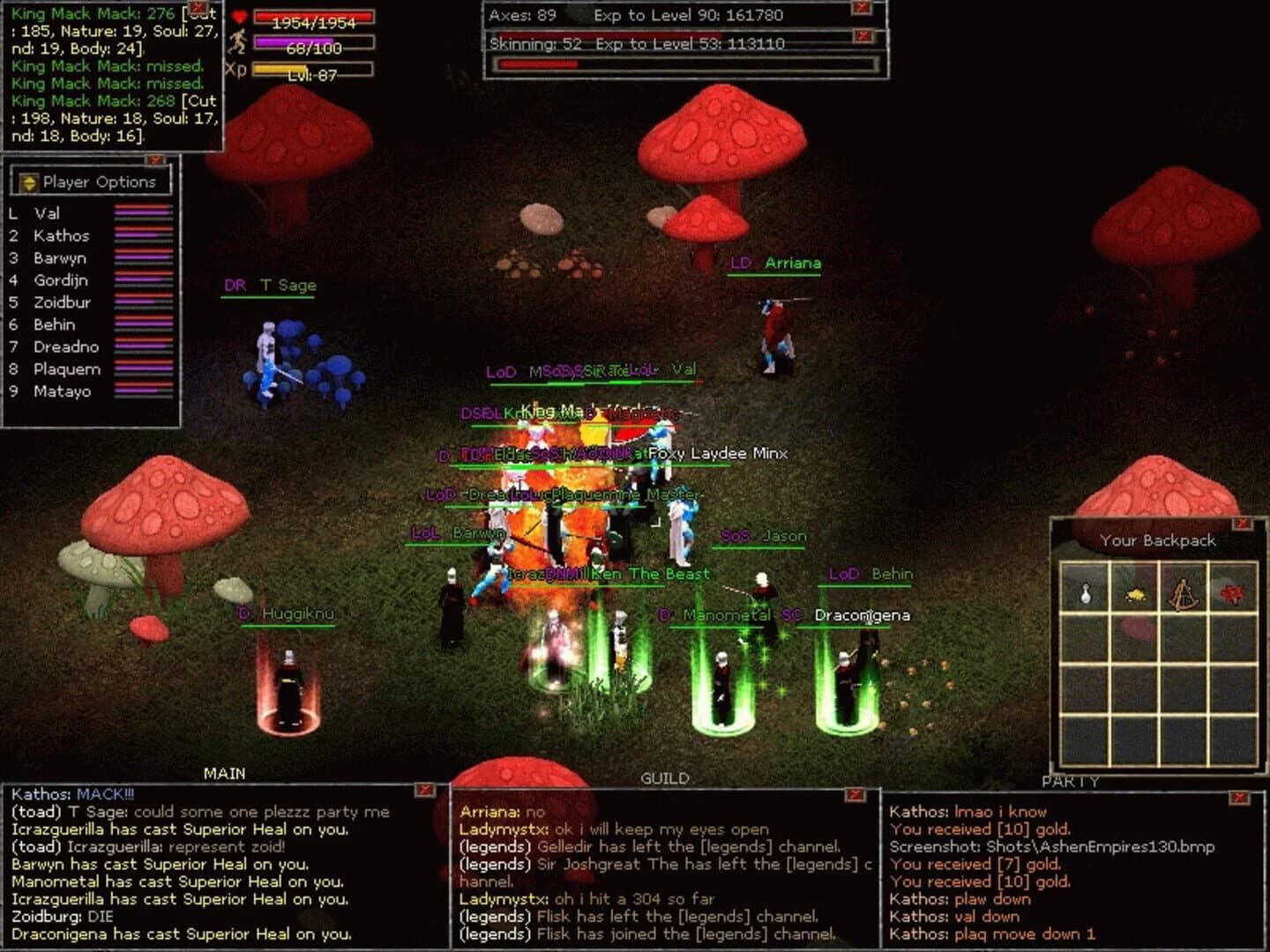Switch to the MAIN chat tab

click(223, 773)
